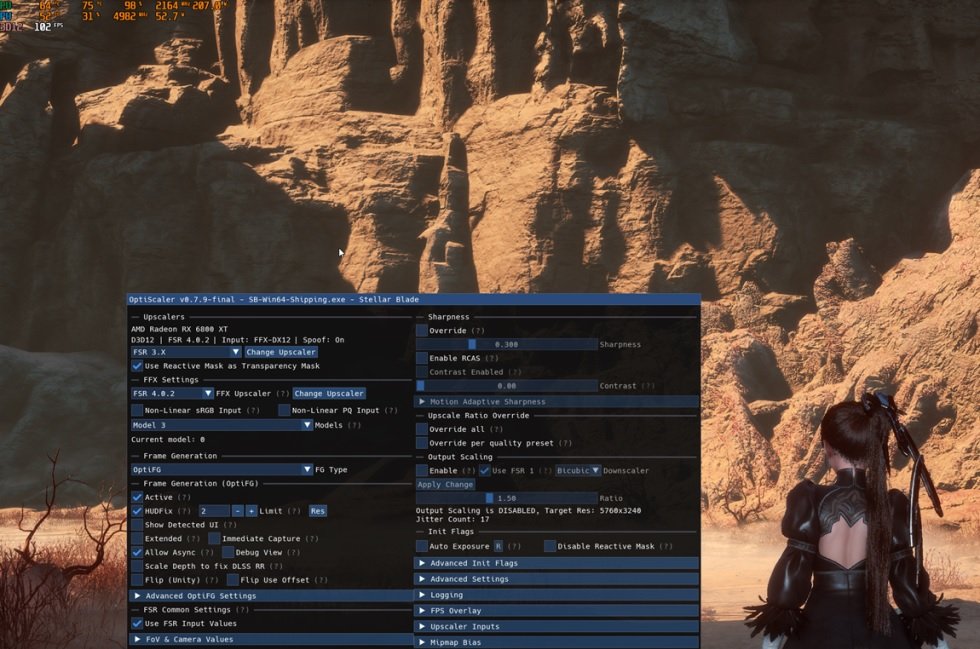The width and height of the screenshot is (980, 649).
Task: Choose a frame generation type from OptiFG dropdown
Action: click(222, 470)
